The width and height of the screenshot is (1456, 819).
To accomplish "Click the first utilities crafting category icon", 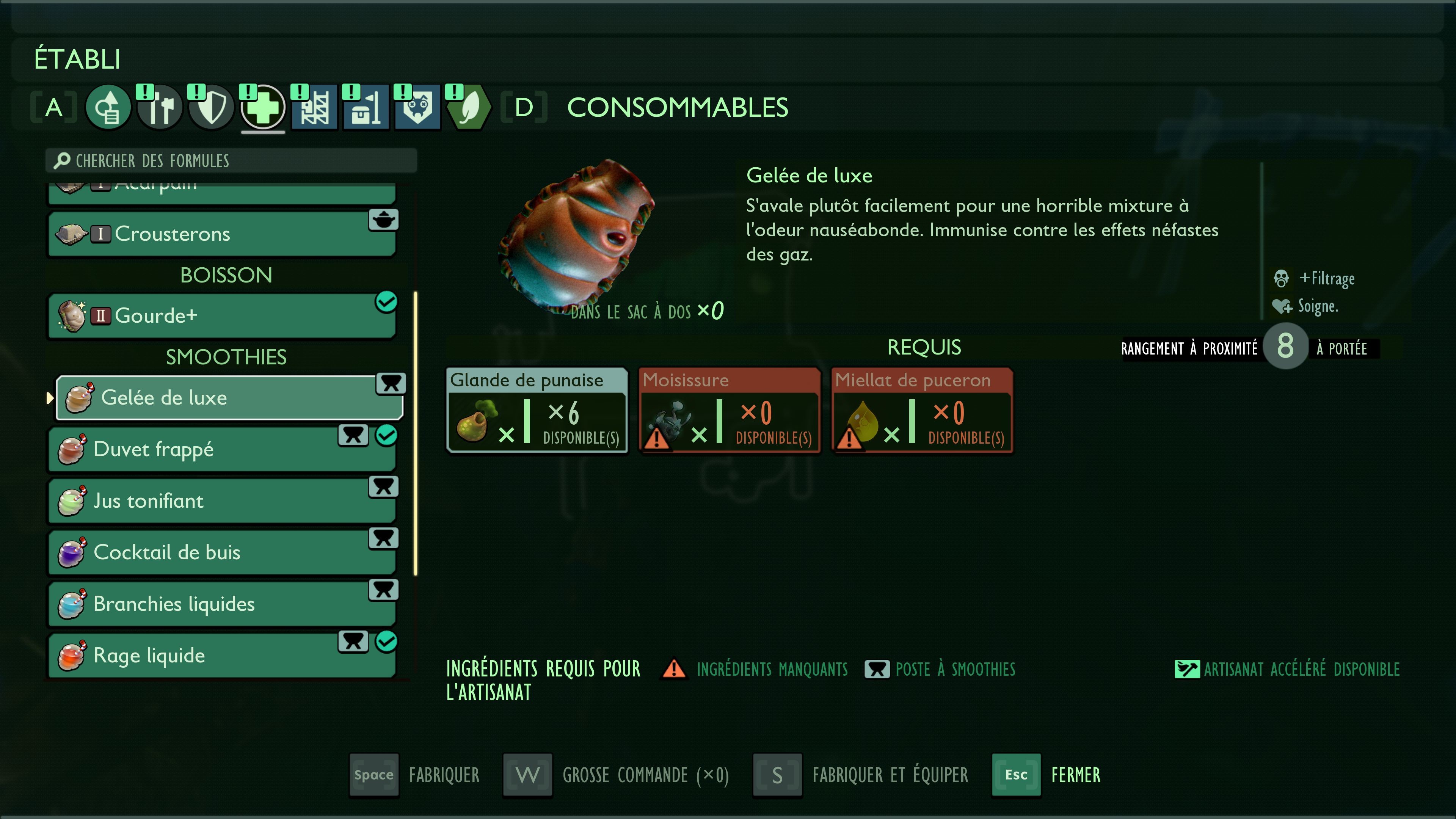I will coord(108,107).
